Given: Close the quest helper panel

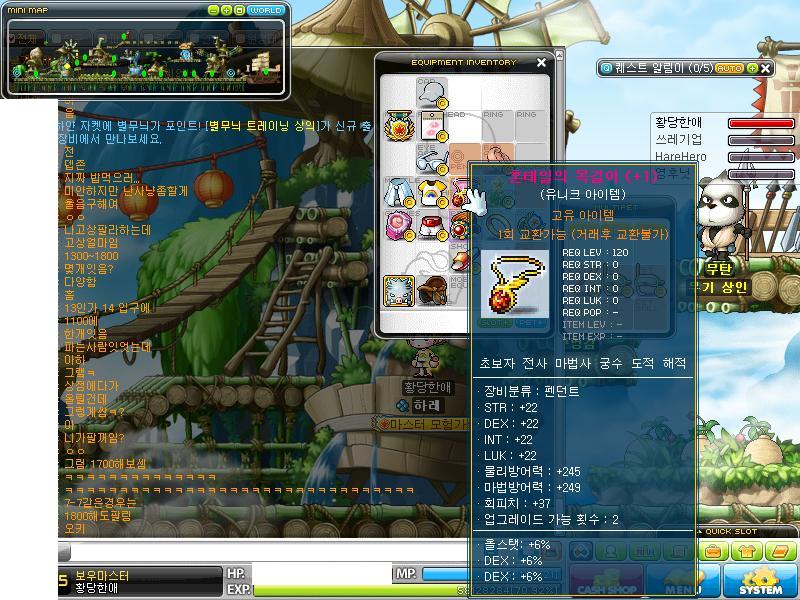Looking at the screenshot, I should [x=766, y=68].
